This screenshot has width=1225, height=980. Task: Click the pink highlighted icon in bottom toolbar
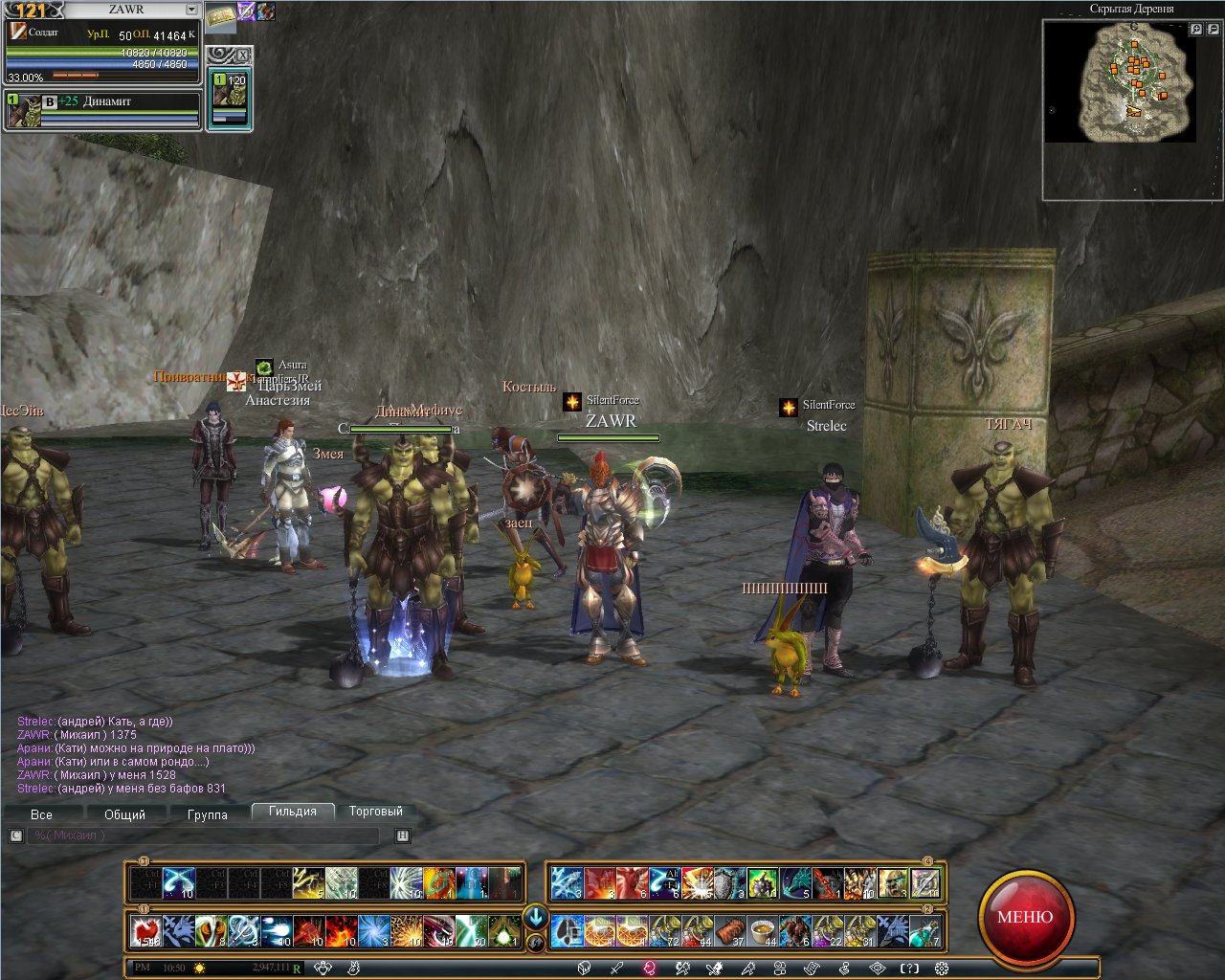coord(650,968)
